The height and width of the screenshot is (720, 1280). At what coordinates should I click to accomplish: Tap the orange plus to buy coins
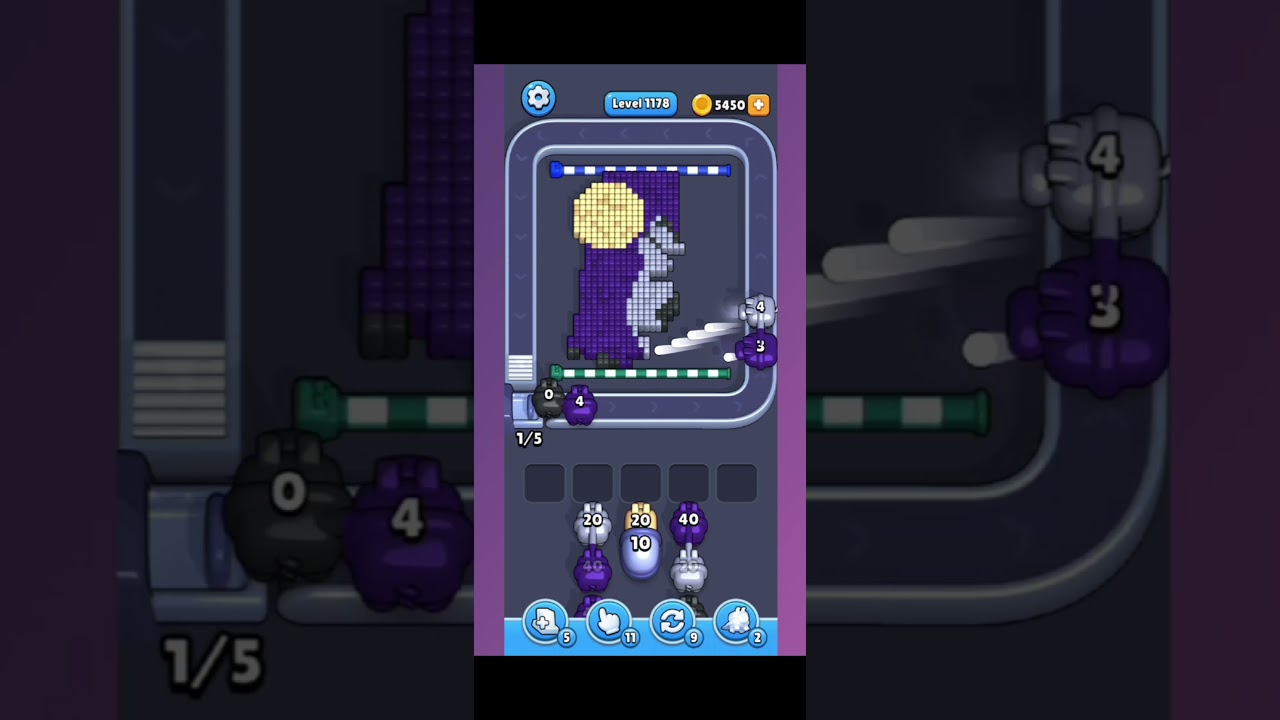tap(759, 104)
